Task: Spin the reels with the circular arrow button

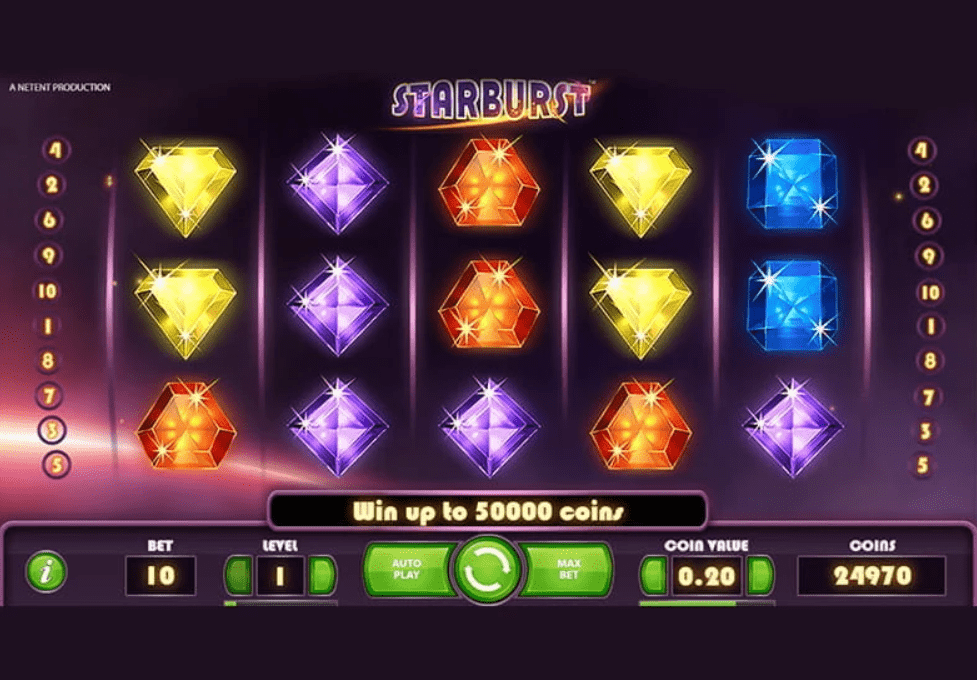Action: [x=487, y=570]
